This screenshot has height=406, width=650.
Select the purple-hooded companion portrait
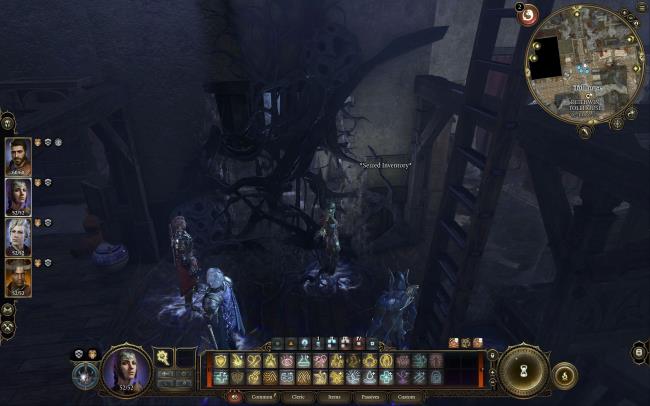coord(18,197)
